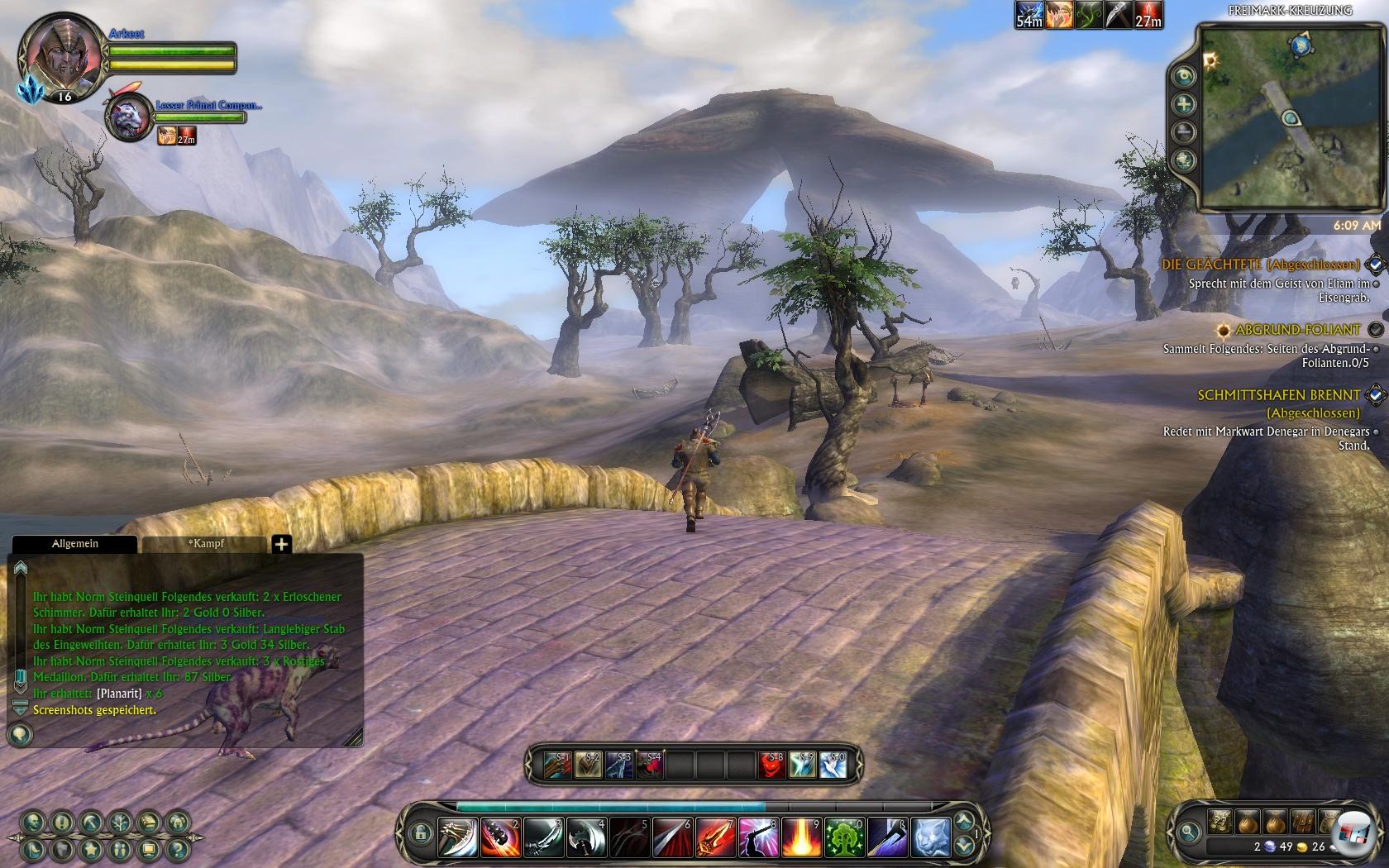The height and width of the screenshot is (868, 1389).
Task: Zoom in the minimap with plus button
Action: pyautogui.click(x=1185, y=104)
